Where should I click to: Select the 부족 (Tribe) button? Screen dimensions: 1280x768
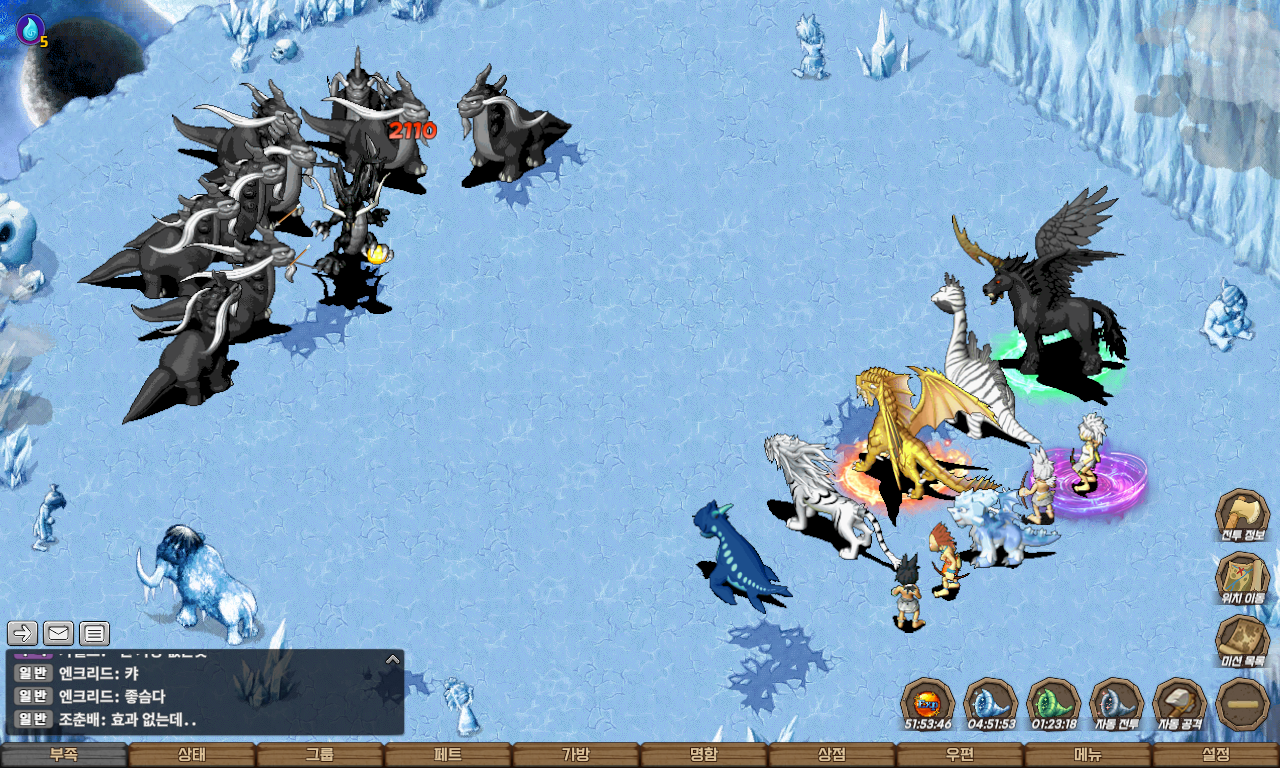tap(64, 755)
